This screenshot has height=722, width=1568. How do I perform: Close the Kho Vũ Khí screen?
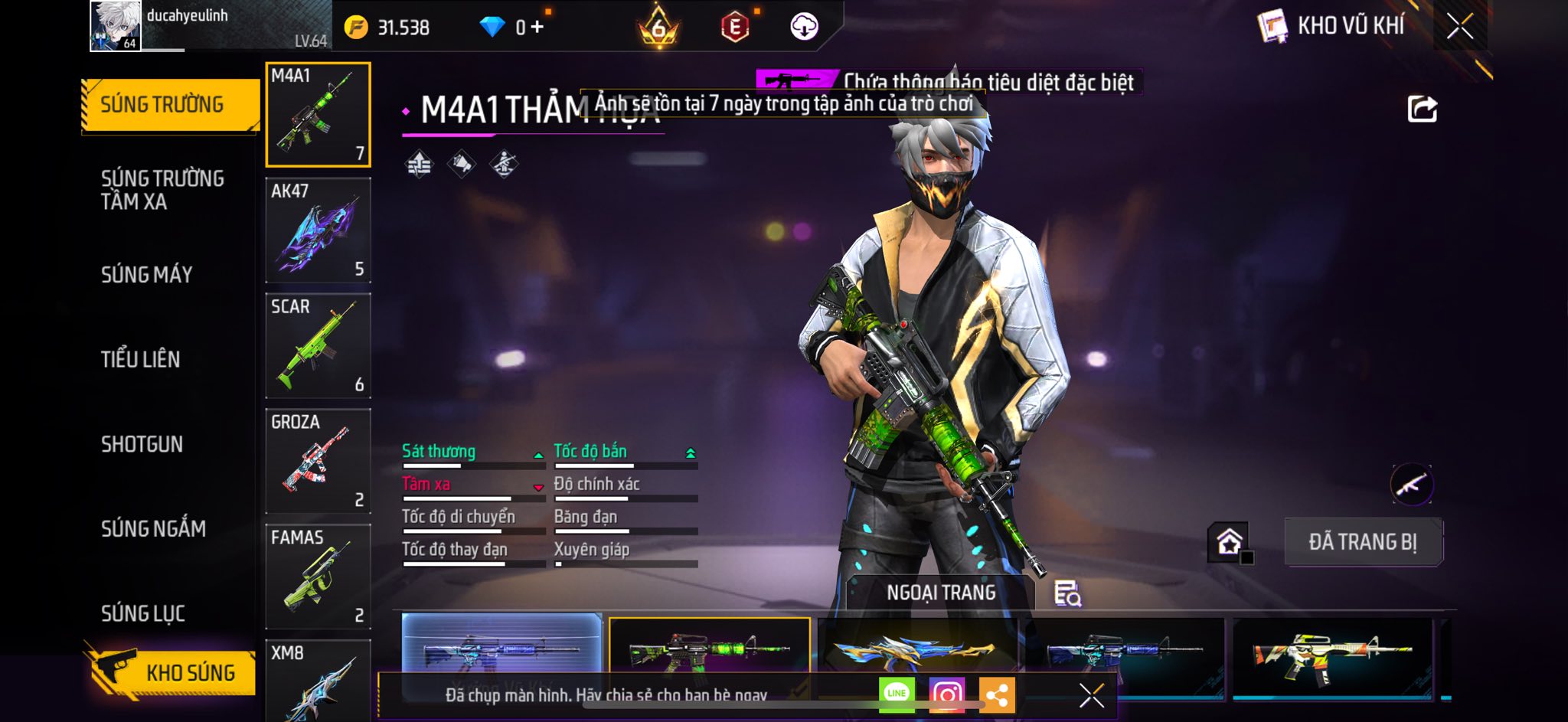click(1459, 27)
